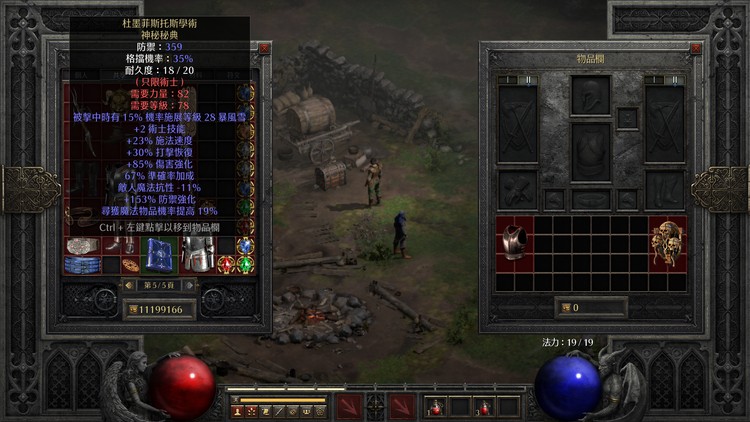Image resolution: width=750 pixels, height=422 pixels.
Task: Select the breastplate armor in inventory
Action: [x=514, y=242]
